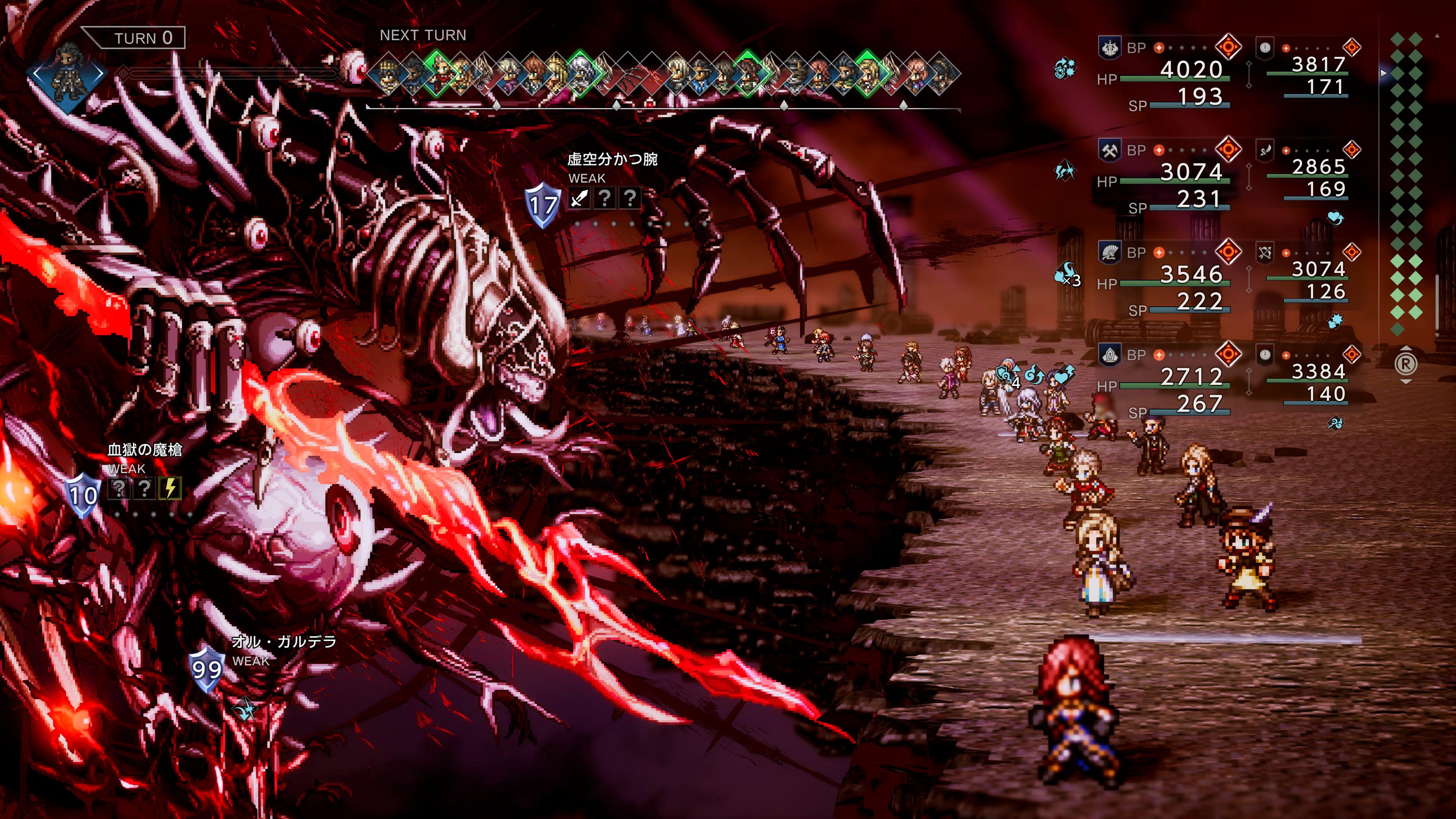Click the lightning weakness icon under 血獄の魔槍
The image size is (1456, 819).
170,488
